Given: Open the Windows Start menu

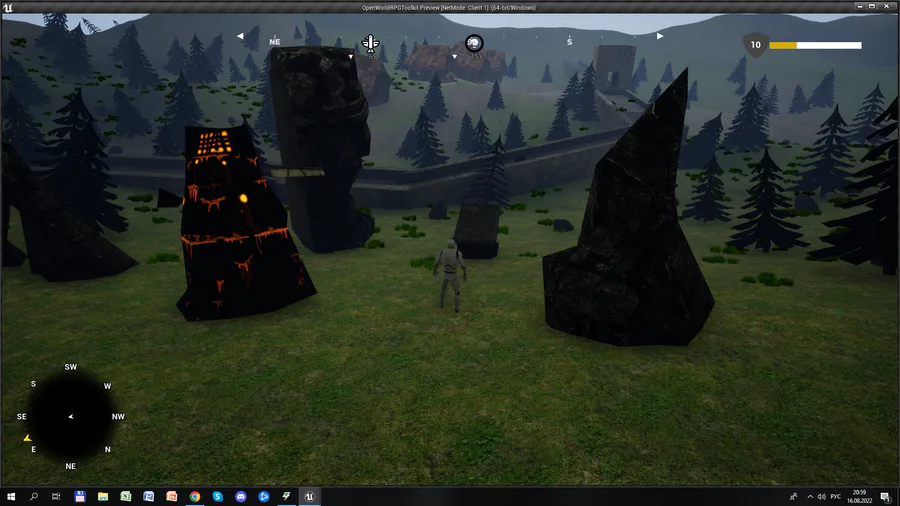Looking at the screenshot, I should coord(11,496).
